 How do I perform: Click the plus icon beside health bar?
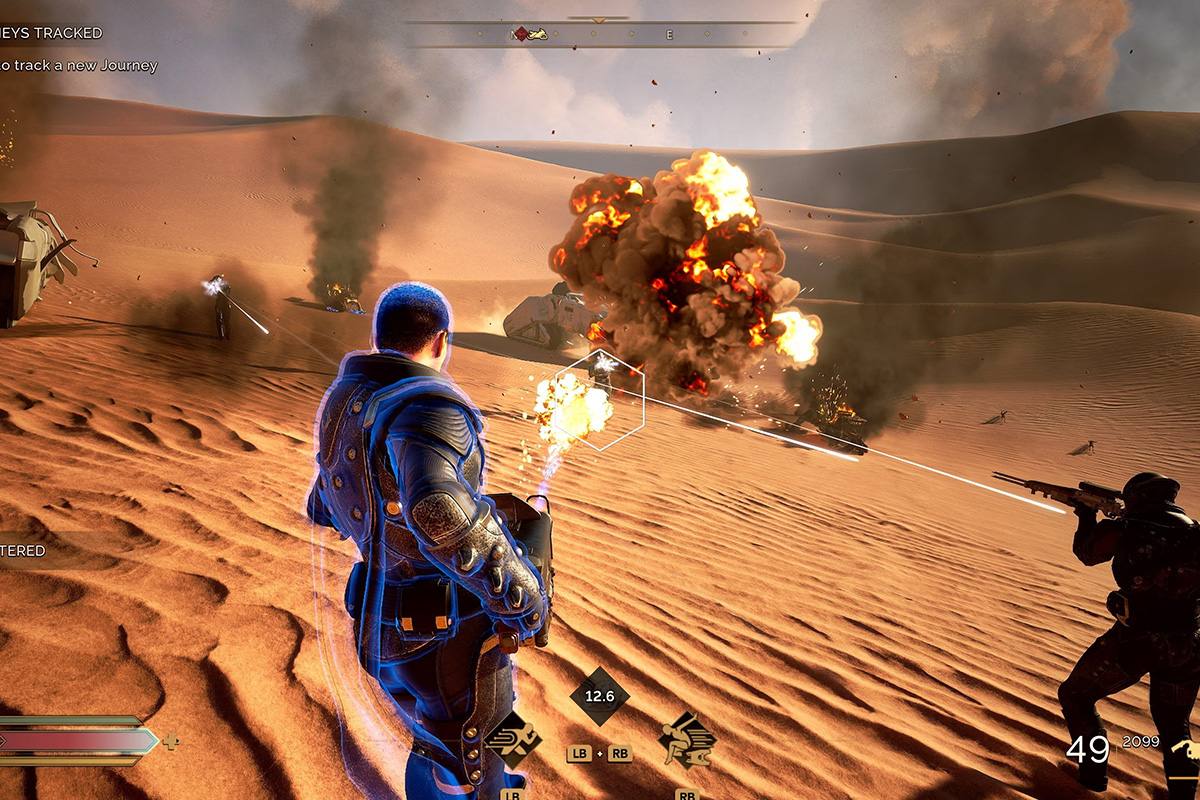(171, 741)
